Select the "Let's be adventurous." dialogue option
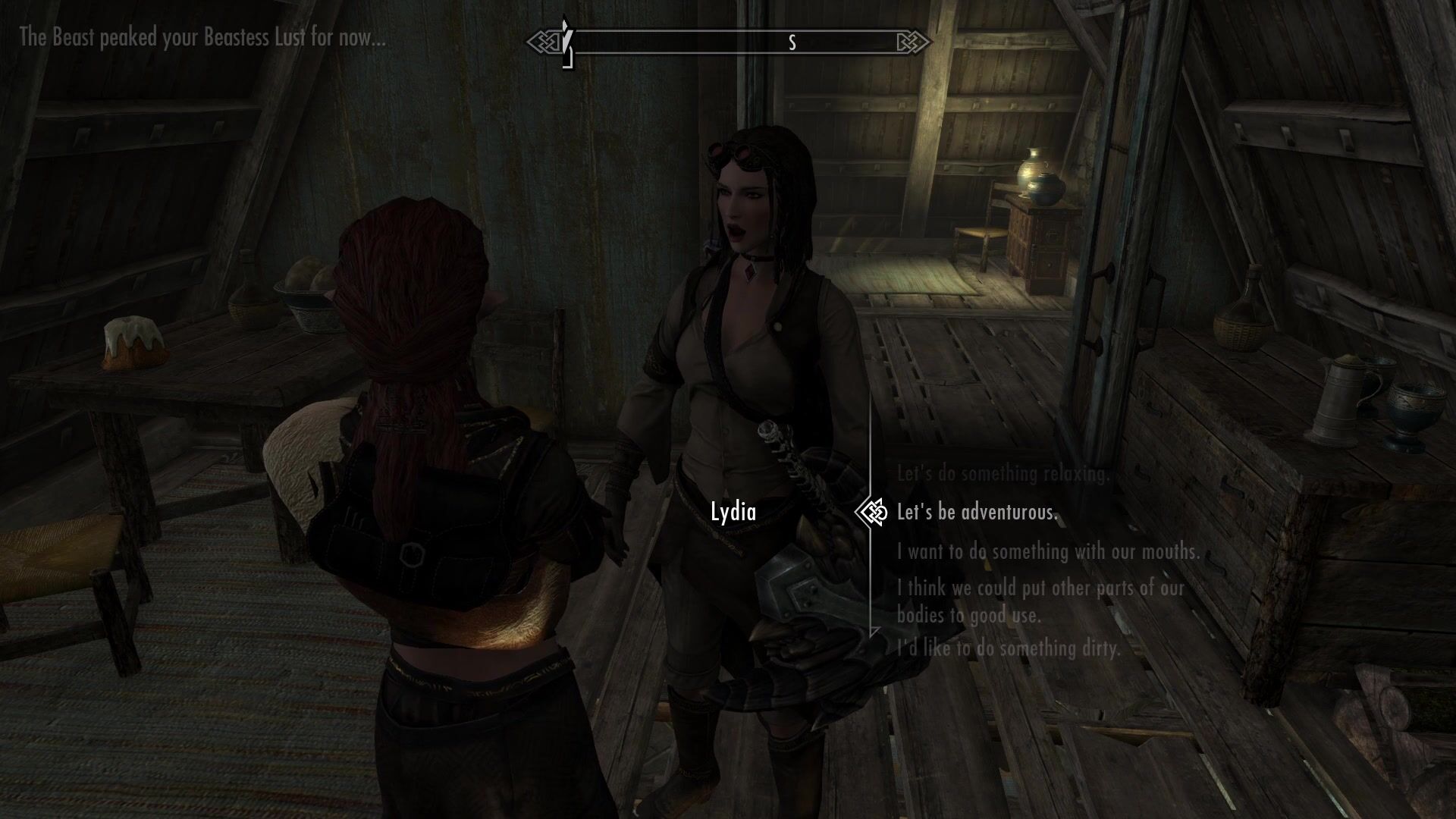Screen dimensions: 1456x819 coord(977,513)
